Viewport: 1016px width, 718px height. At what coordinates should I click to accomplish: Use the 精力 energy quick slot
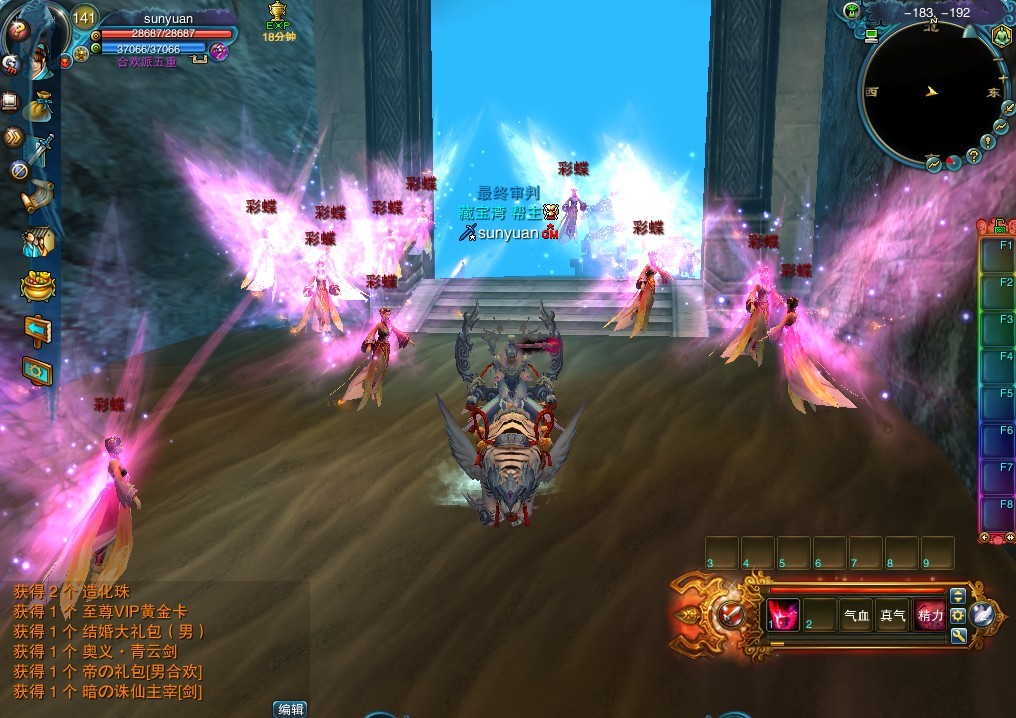coord(930,615)
